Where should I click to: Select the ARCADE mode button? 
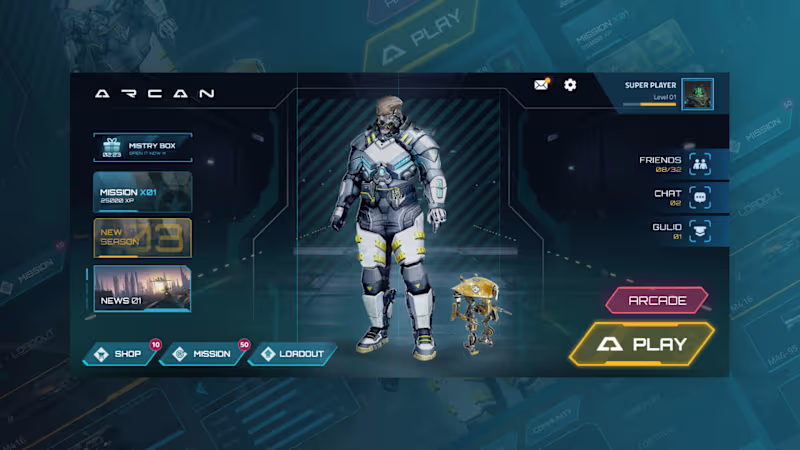coord(656,300)
